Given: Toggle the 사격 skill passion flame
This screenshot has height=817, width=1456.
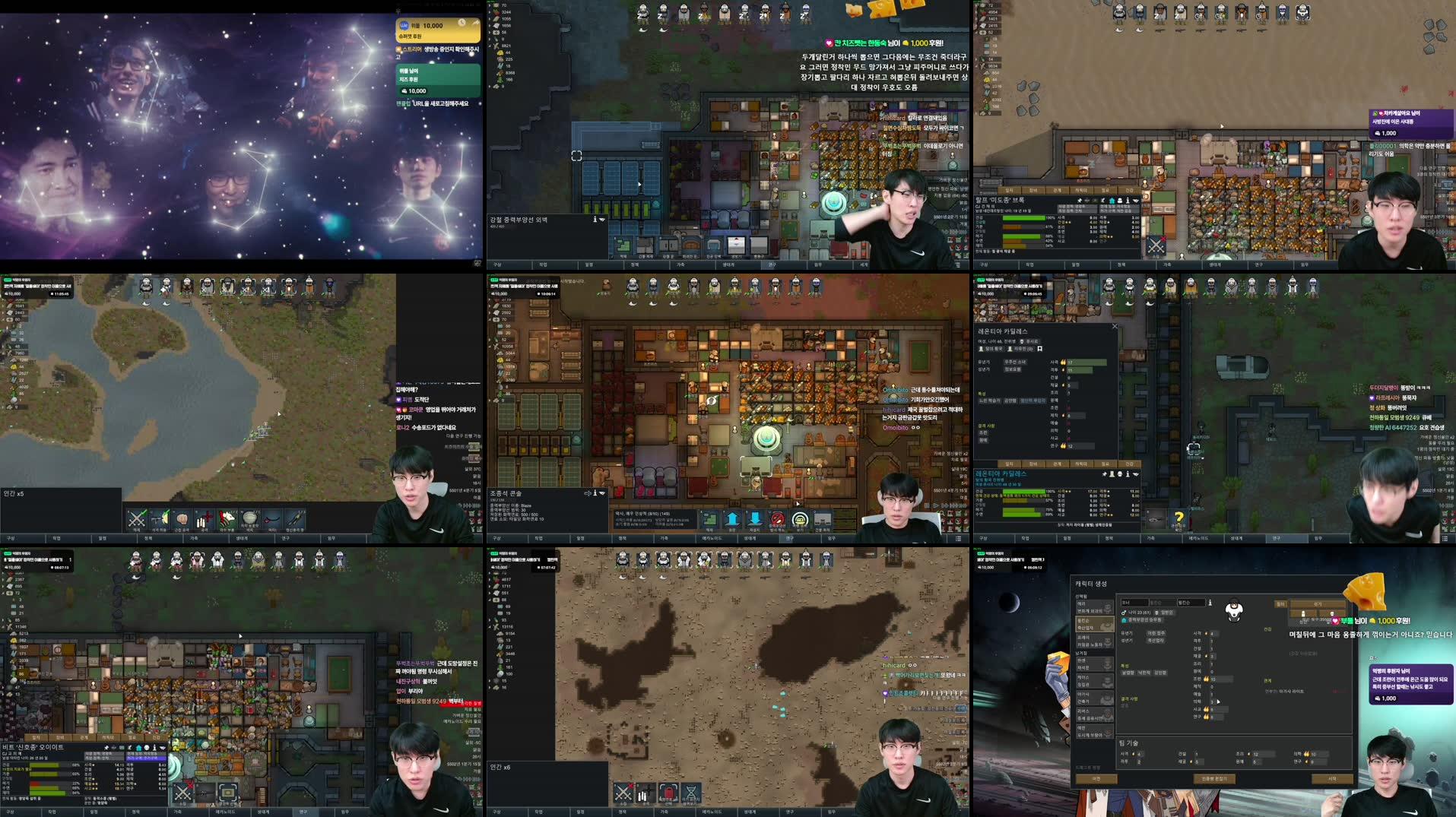Looking at the screenshot, I should 1063,363.
